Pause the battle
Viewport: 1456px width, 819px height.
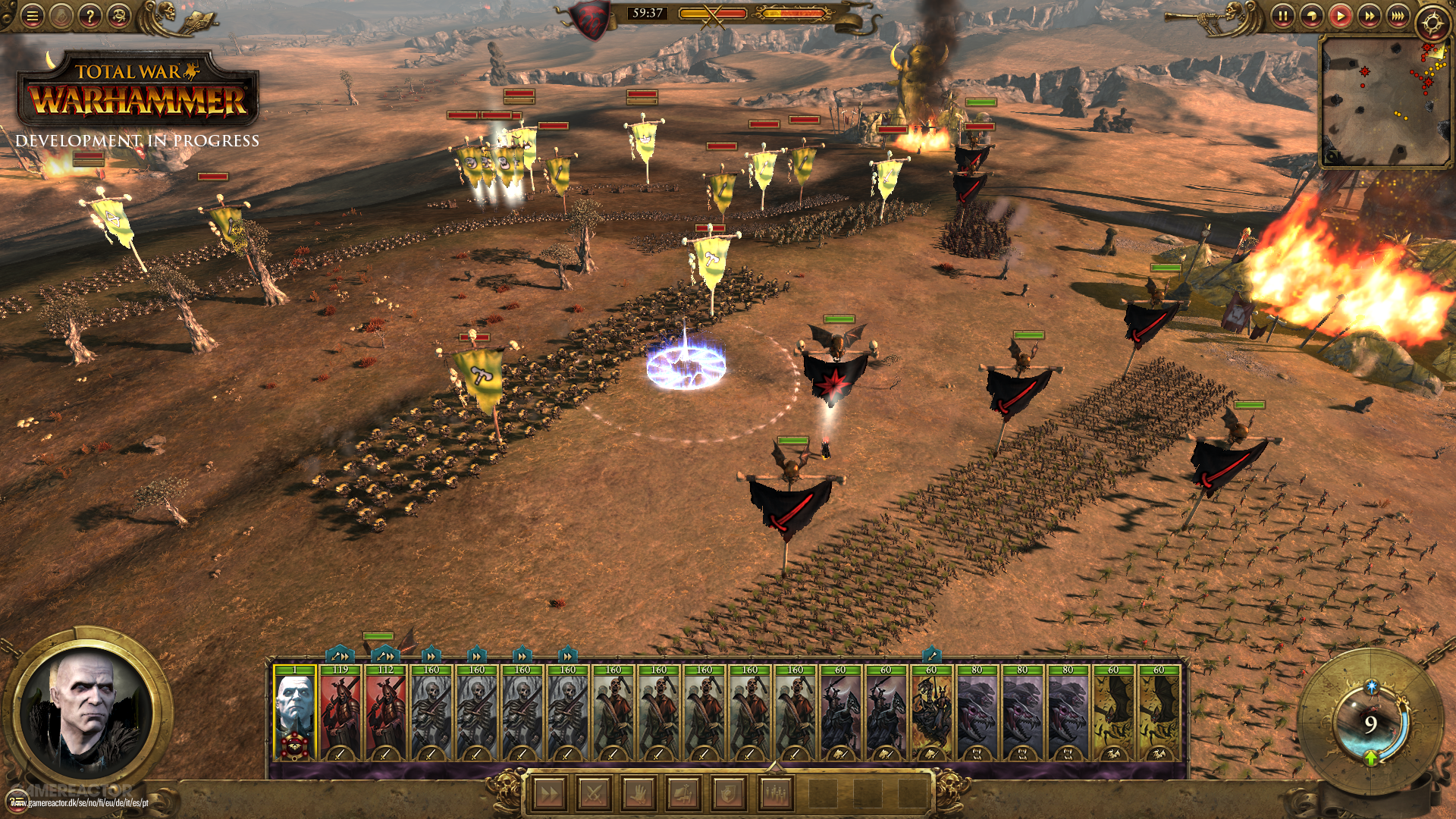1284,16
